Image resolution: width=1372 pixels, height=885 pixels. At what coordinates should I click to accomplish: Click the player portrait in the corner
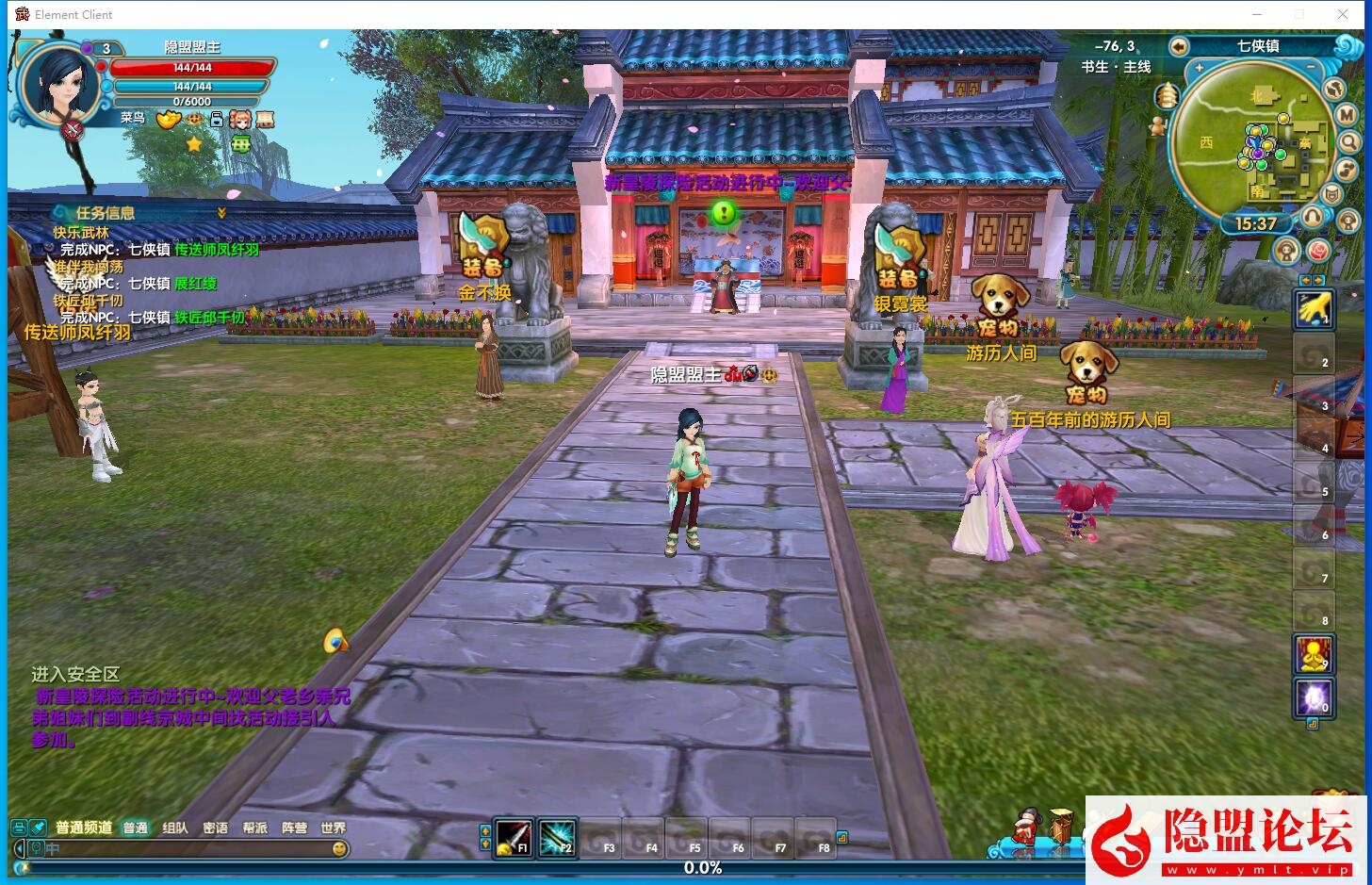(x=58, y=83)
